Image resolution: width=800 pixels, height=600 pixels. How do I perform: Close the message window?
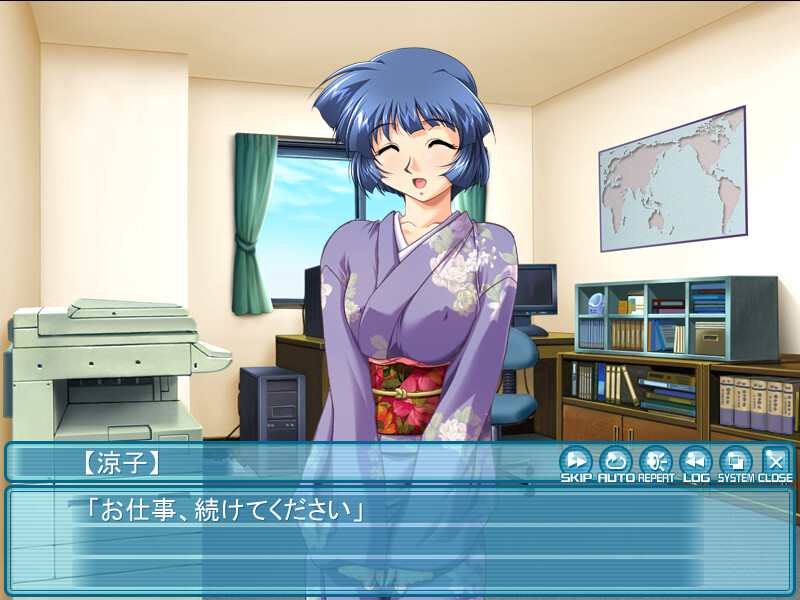tap(775, 462)
